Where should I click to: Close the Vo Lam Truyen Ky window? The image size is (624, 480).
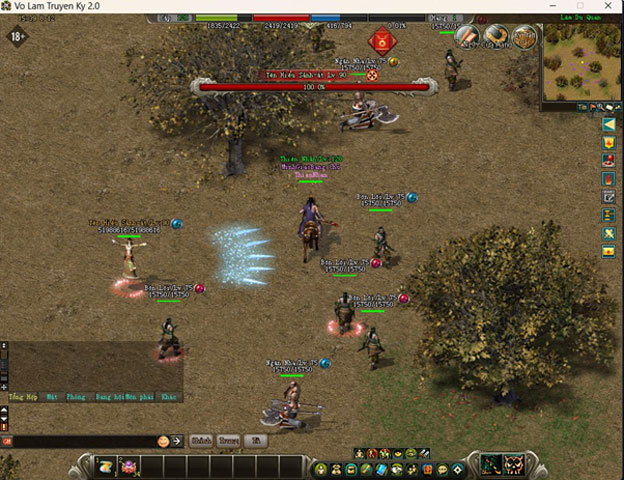(x=607, y=6)
